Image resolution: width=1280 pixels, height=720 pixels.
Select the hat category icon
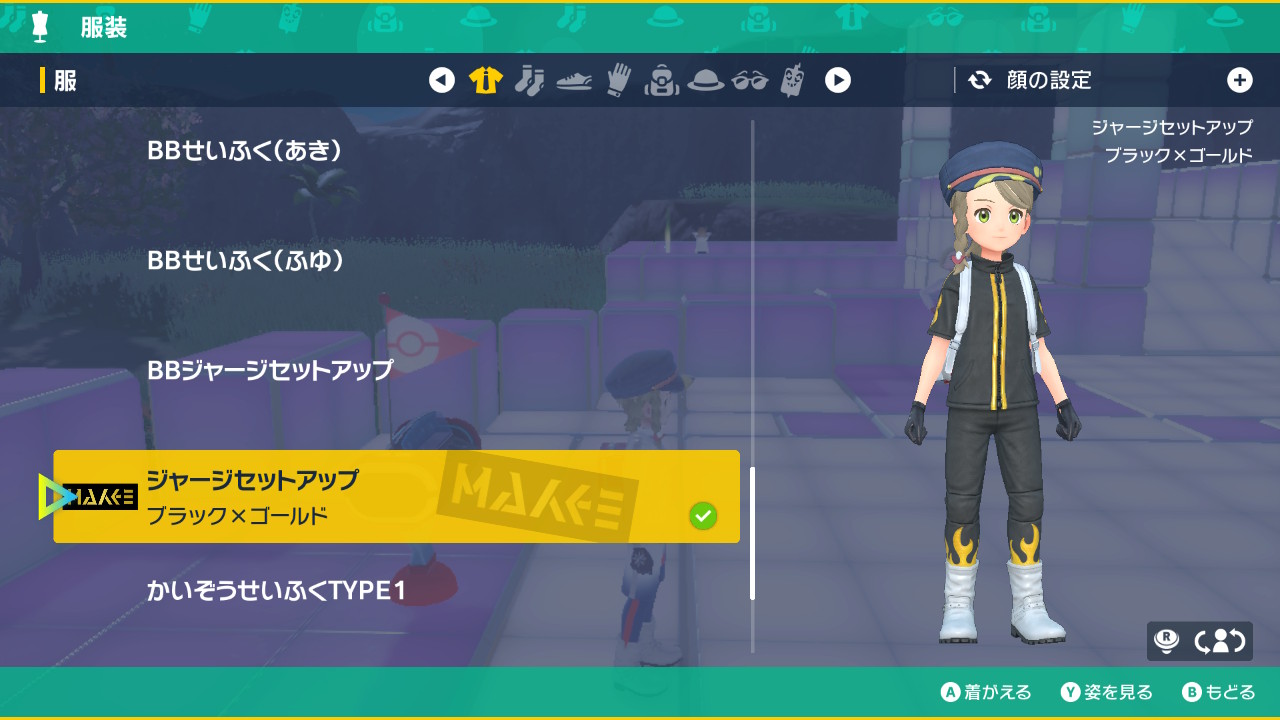click(704, 81)
